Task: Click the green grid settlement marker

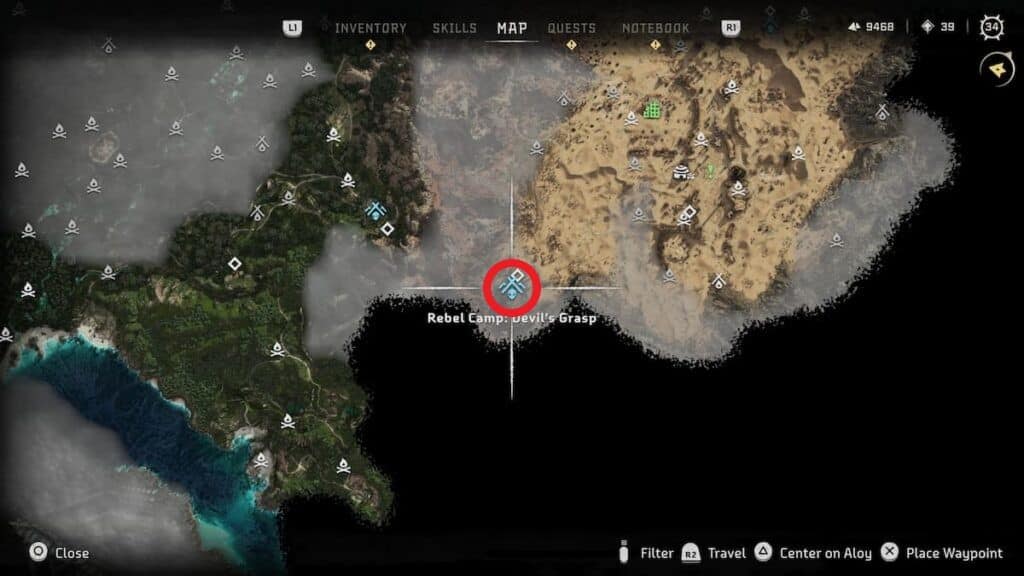Action: [653, 109]
